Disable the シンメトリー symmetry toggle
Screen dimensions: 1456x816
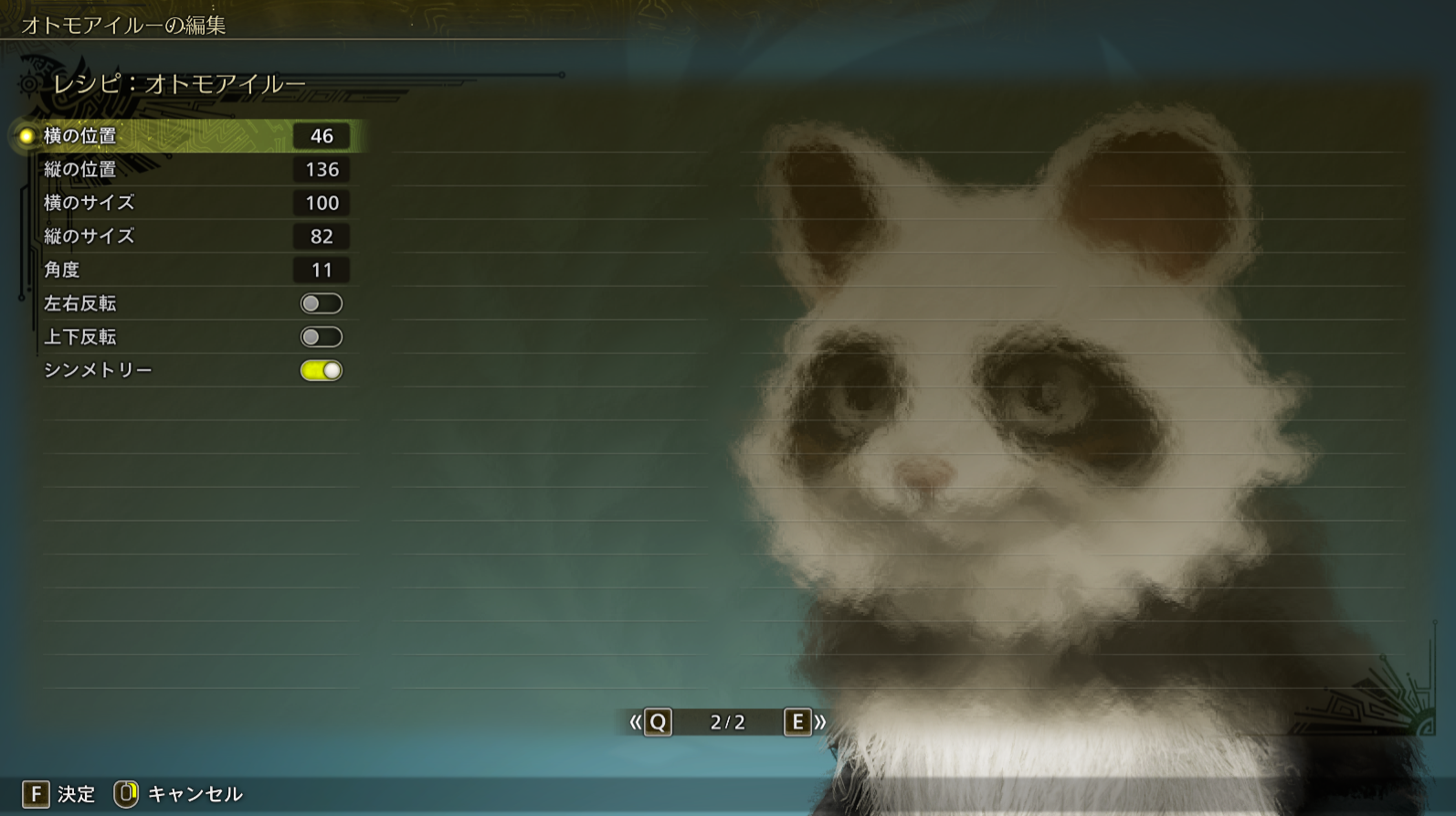319,370
